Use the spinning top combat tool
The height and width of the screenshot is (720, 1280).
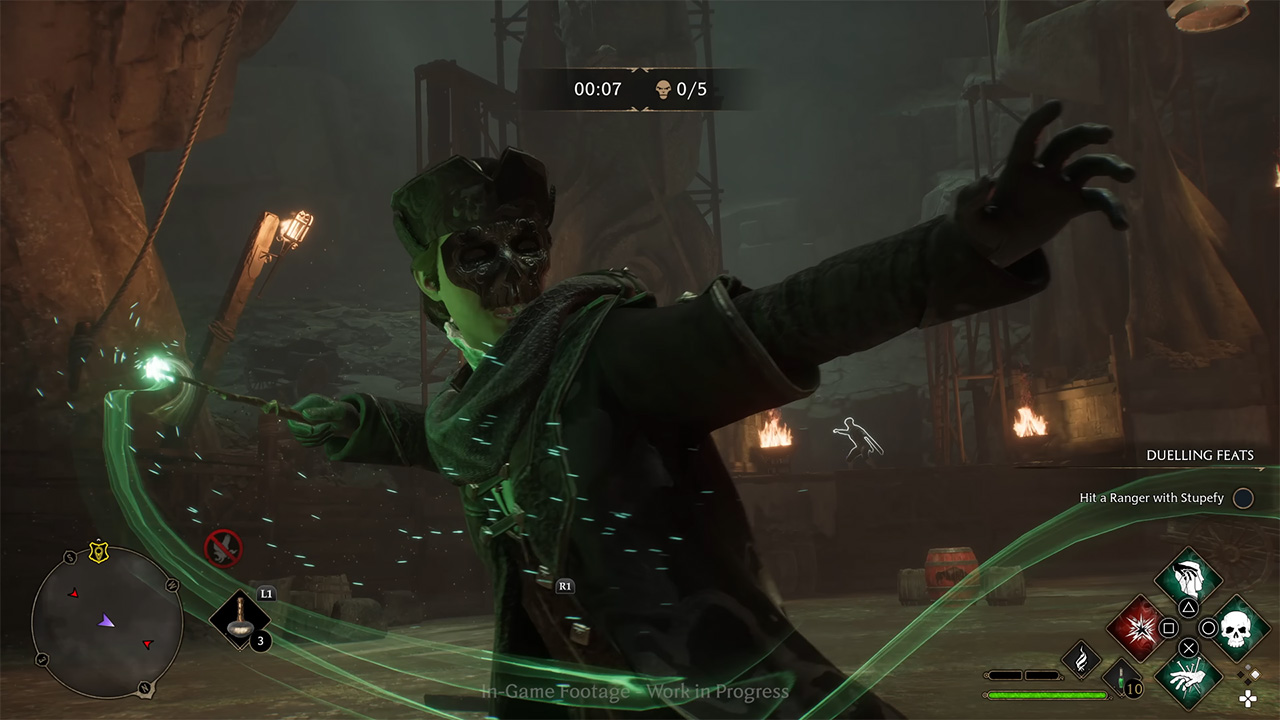point(239,620)
